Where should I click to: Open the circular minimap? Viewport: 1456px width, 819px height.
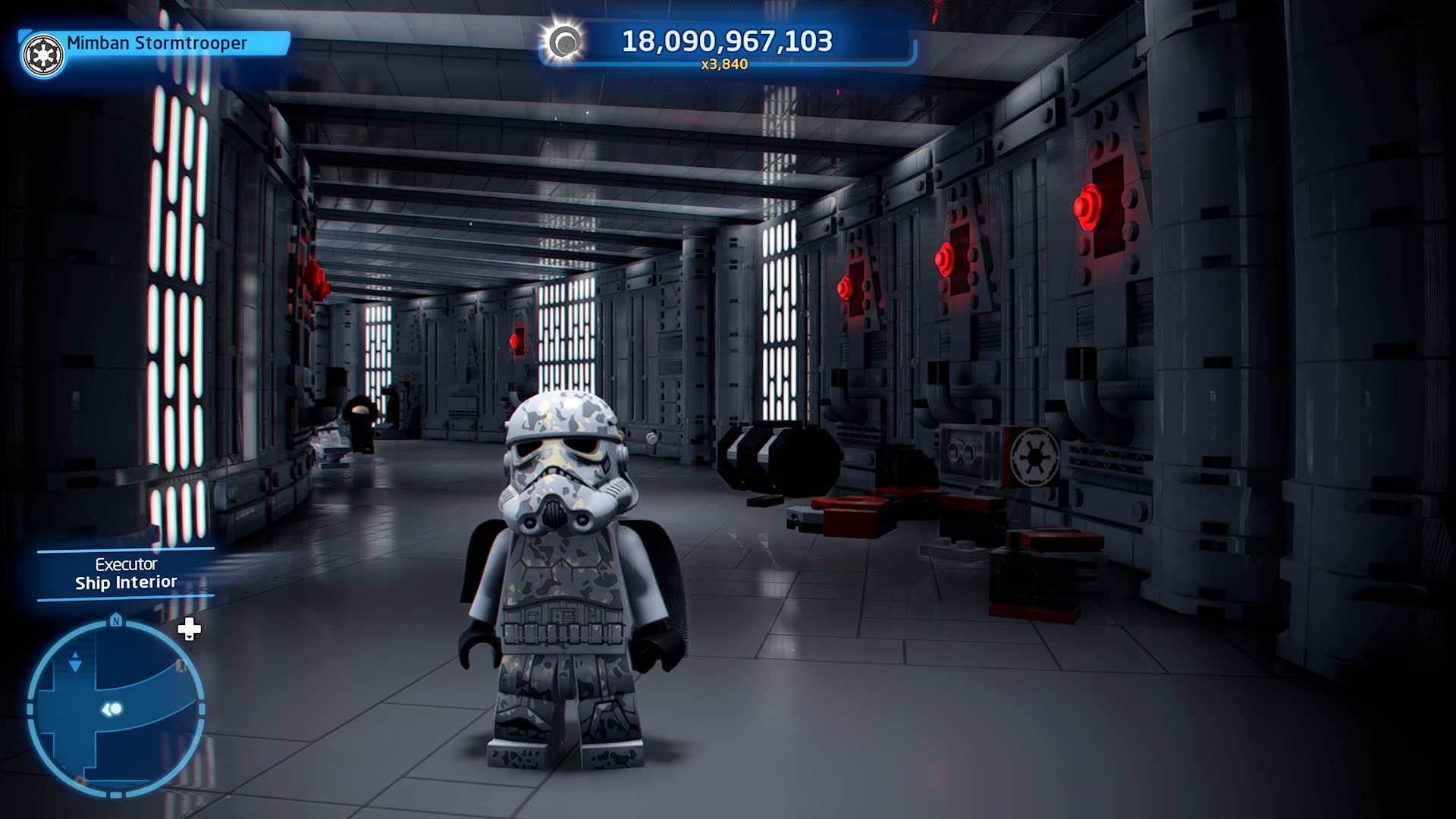click(115, 709)
